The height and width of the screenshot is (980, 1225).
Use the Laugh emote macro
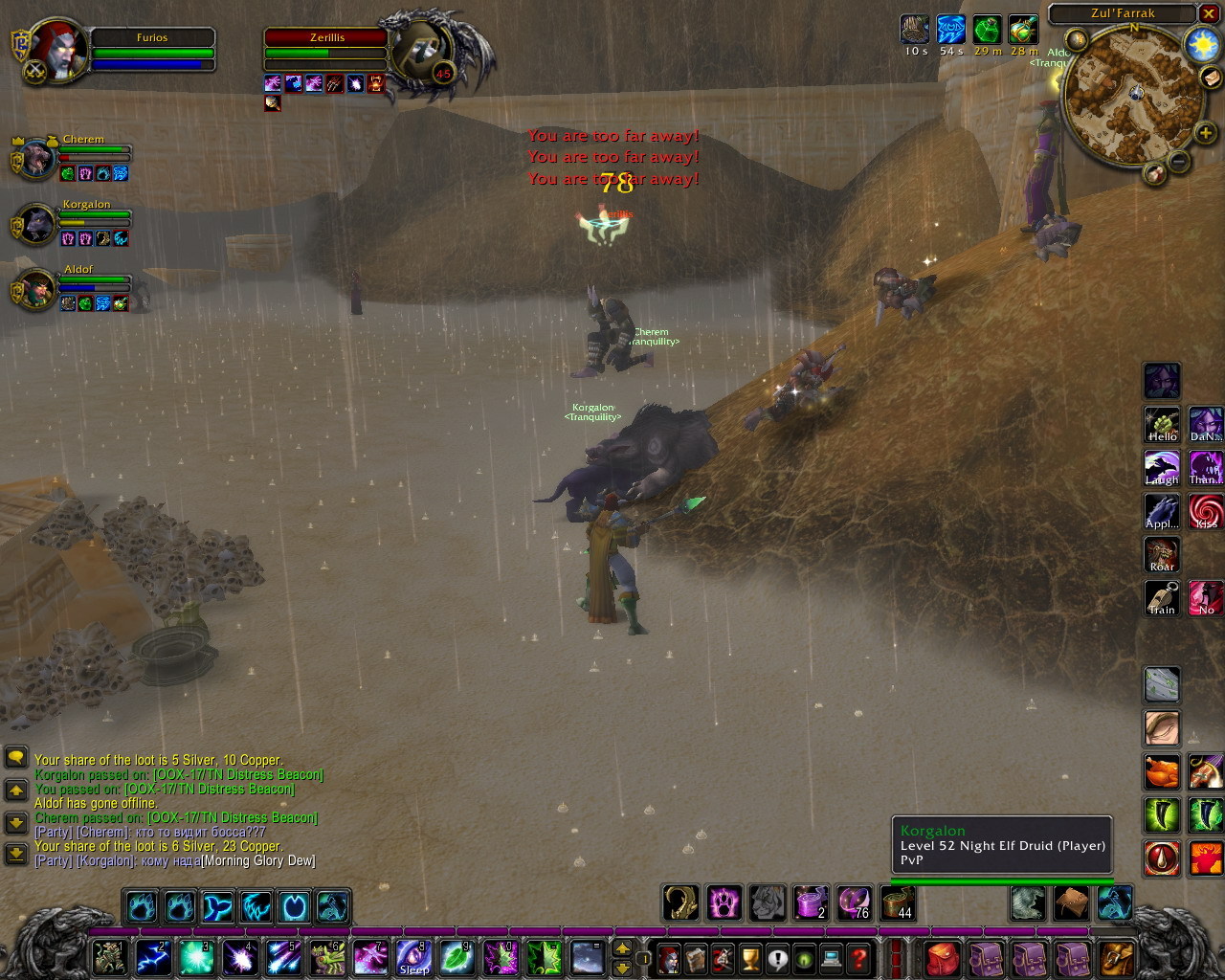point(1162,469)
